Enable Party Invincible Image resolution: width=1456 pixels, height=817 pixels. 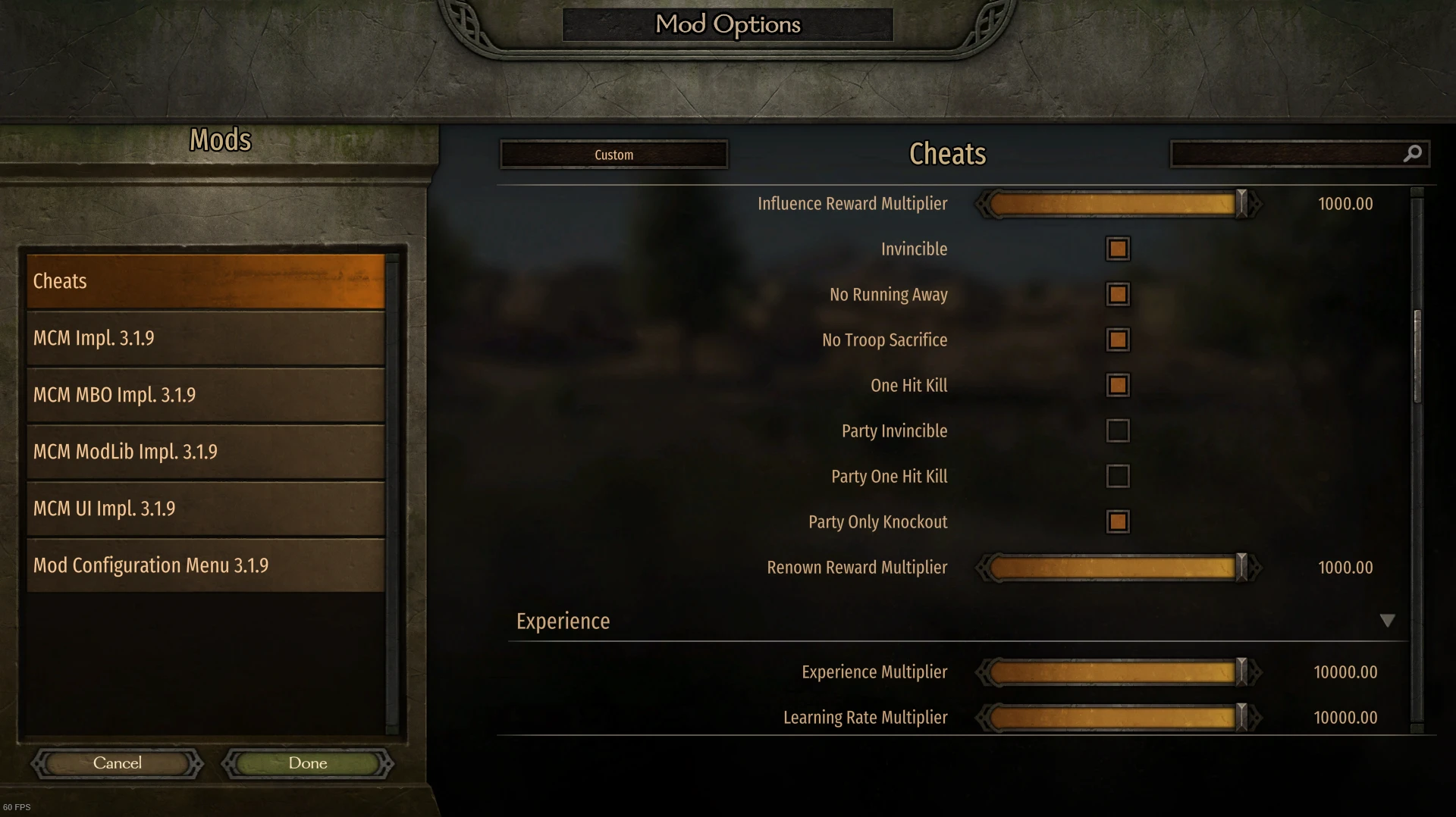tap(1118, 430)
